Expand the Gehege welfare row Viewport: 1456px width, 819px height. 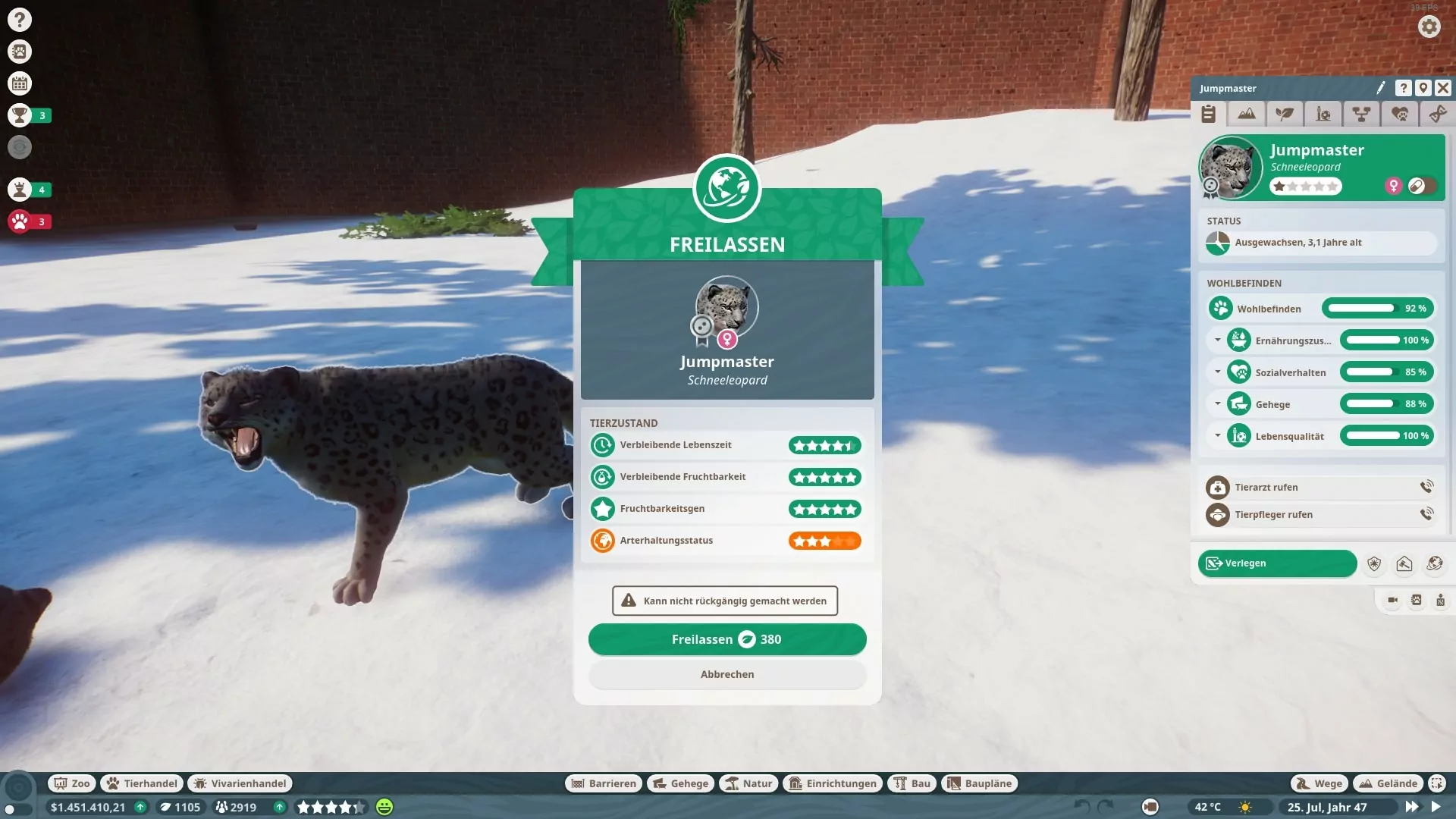point(1218,403)
